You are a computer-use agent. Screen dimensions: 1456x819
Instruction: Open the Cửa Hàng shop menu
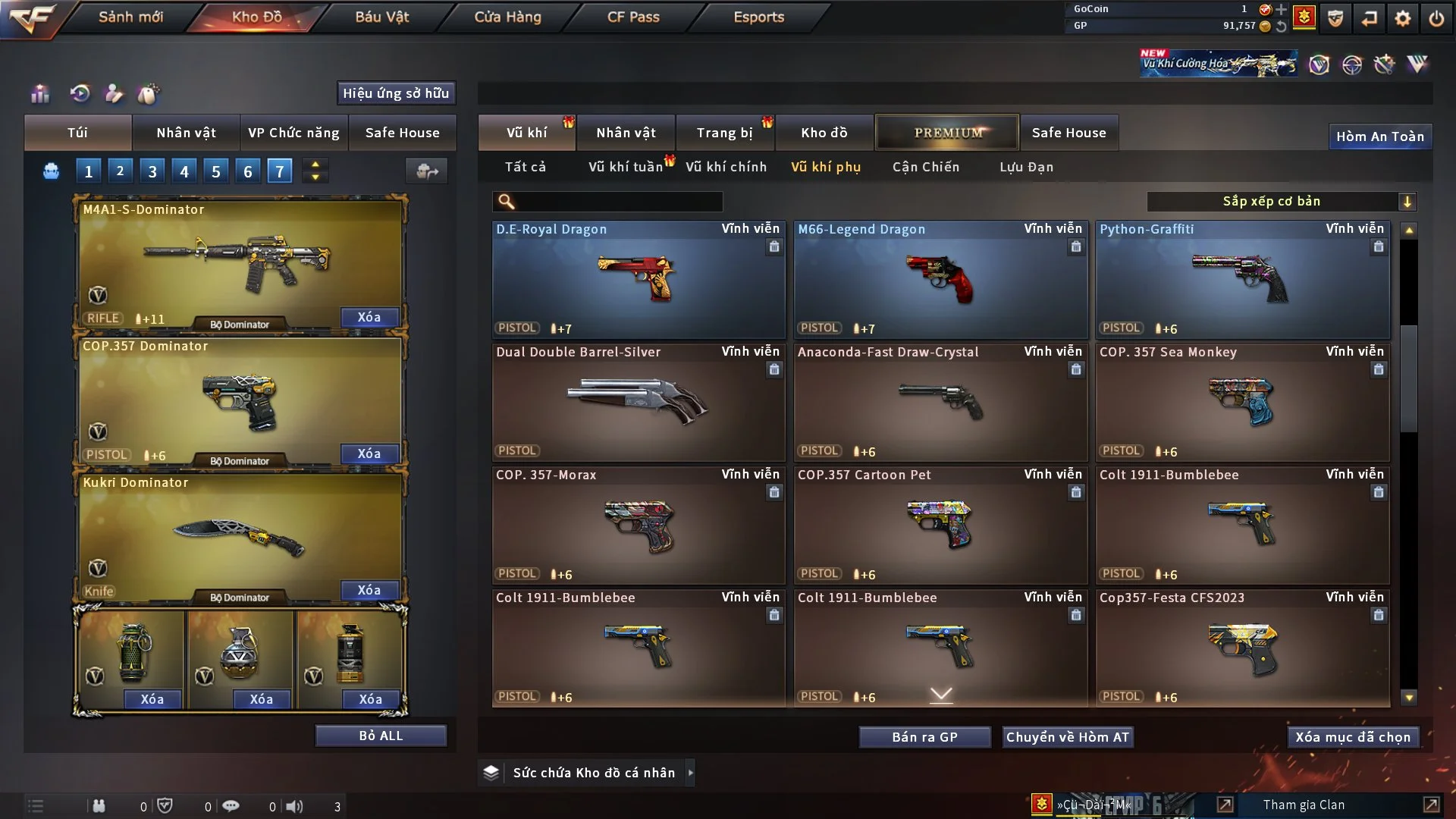[x=507, y=17]
